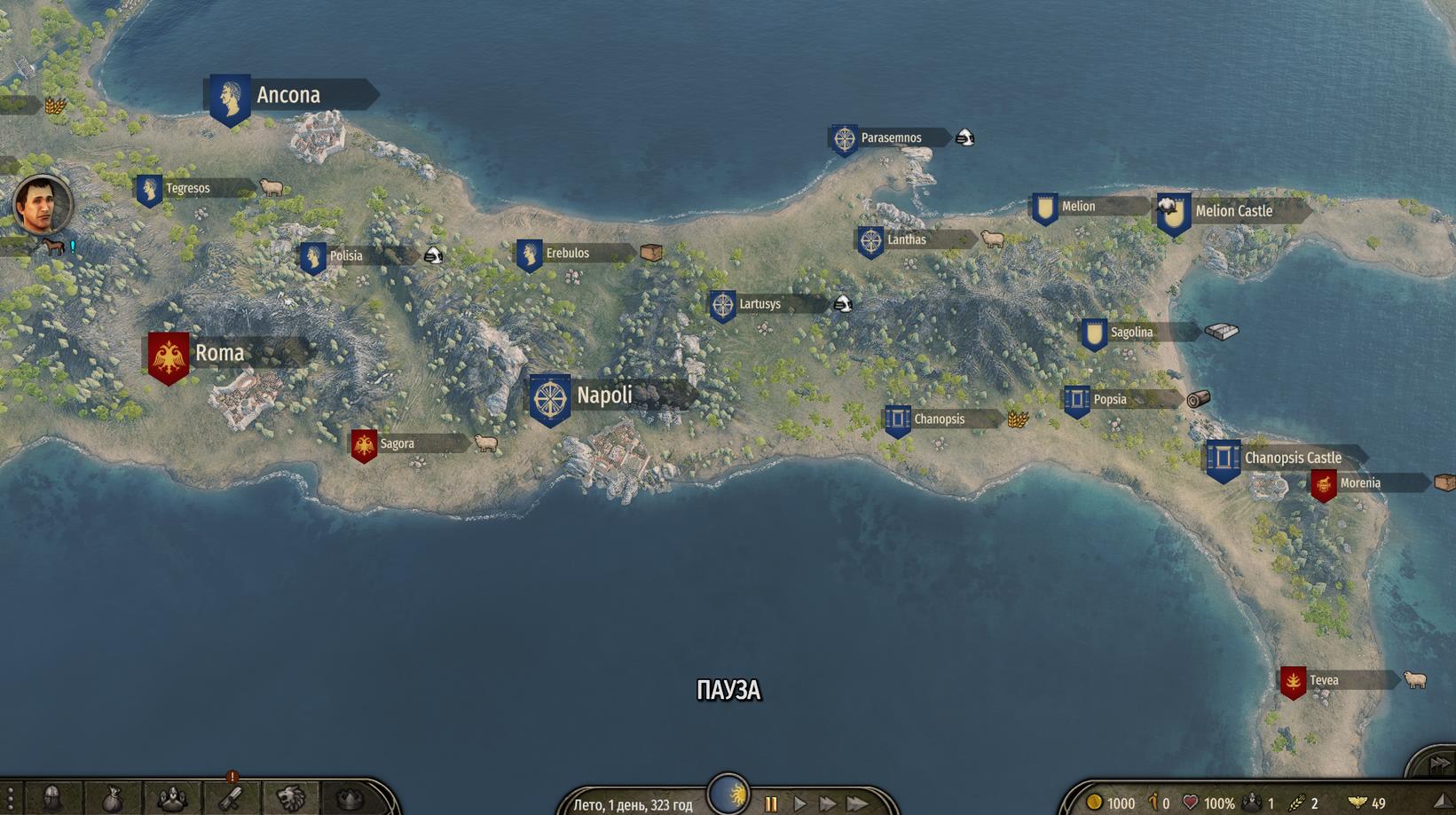
Task: Open the Kingdom screen with the crown icon
Action: 349,798
